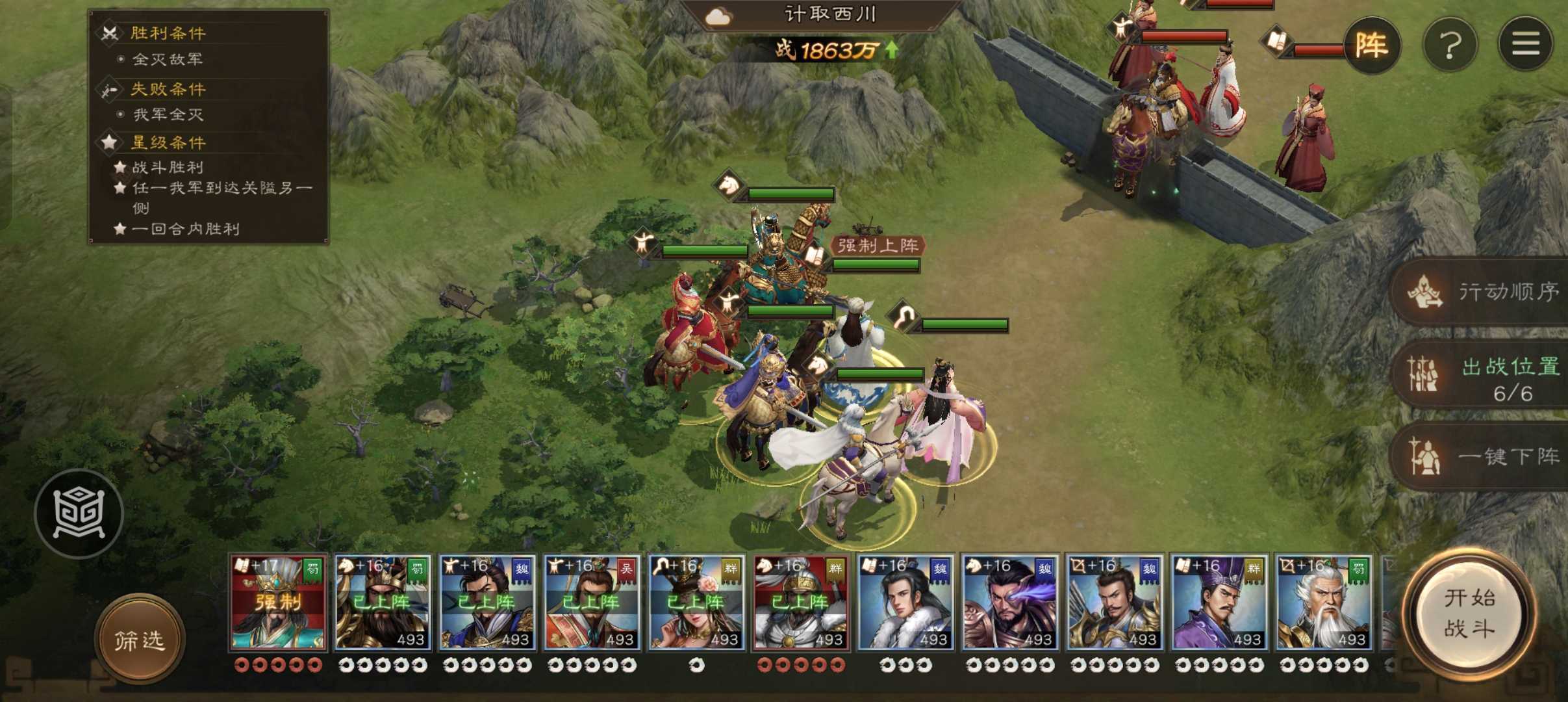1568x702 pixels.
Task: Select the forced 强制 hero card
Action: (278, 603)
